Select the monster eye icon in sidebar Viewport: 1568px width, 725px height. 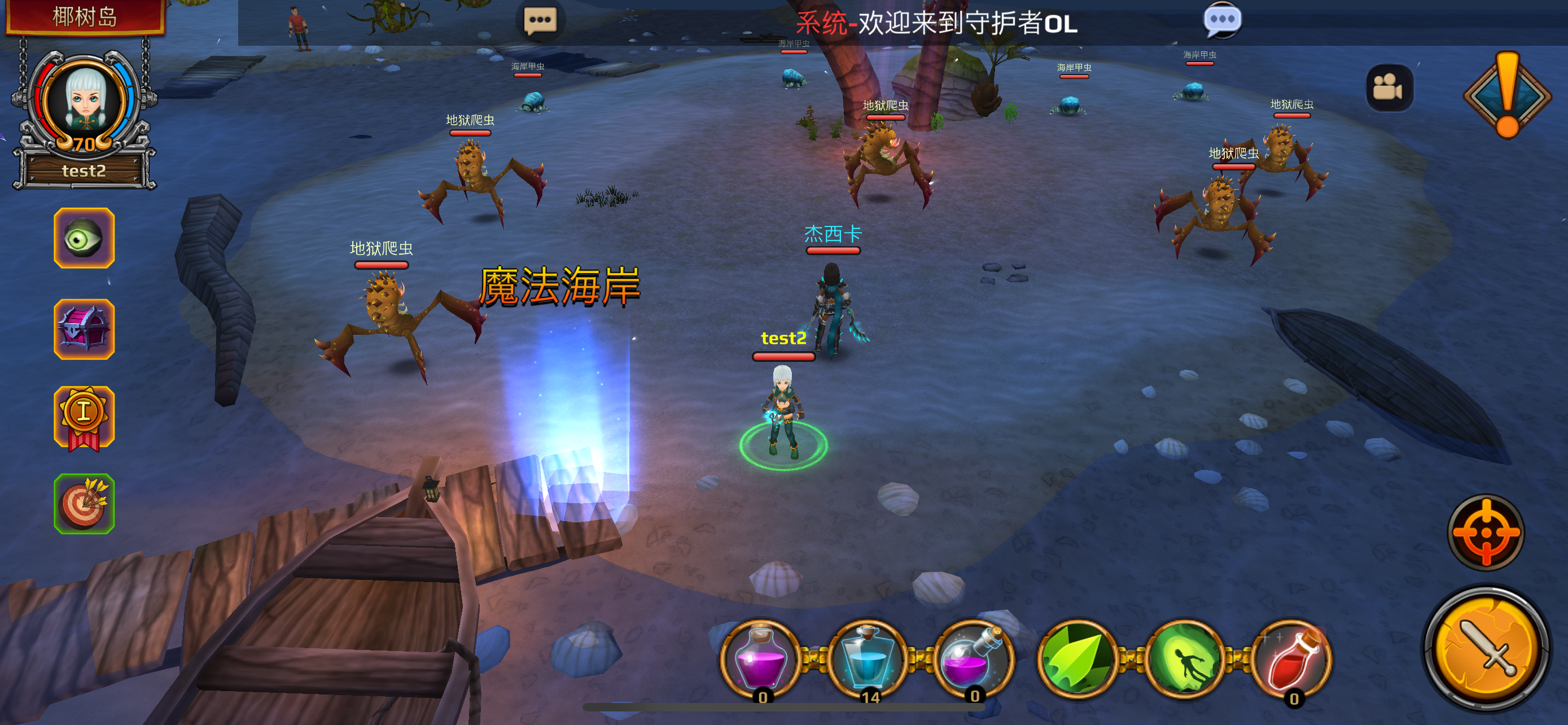pos(84,238)
